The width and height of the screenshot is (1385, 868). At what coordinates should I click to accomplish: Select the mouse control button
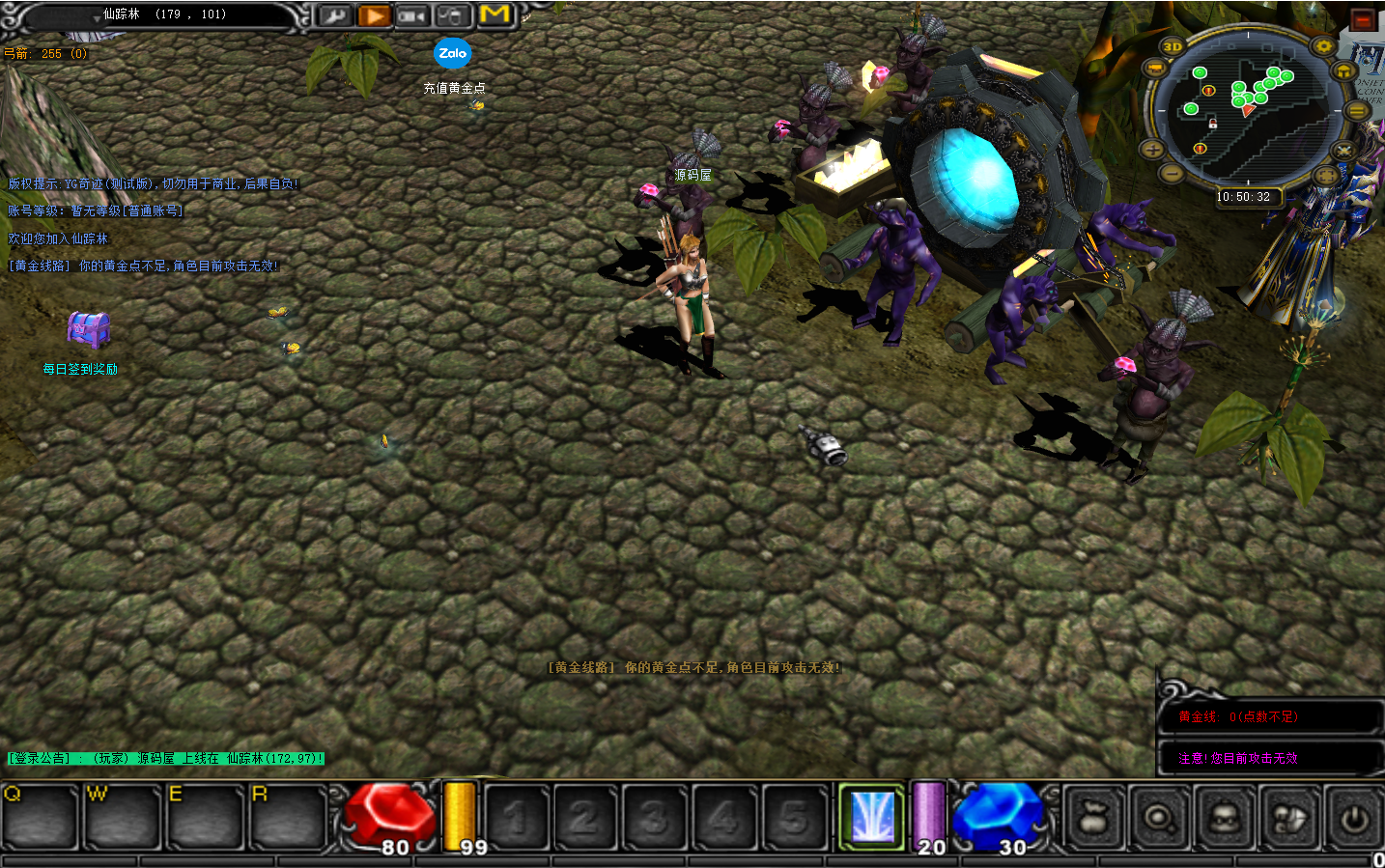coord(450,15)
